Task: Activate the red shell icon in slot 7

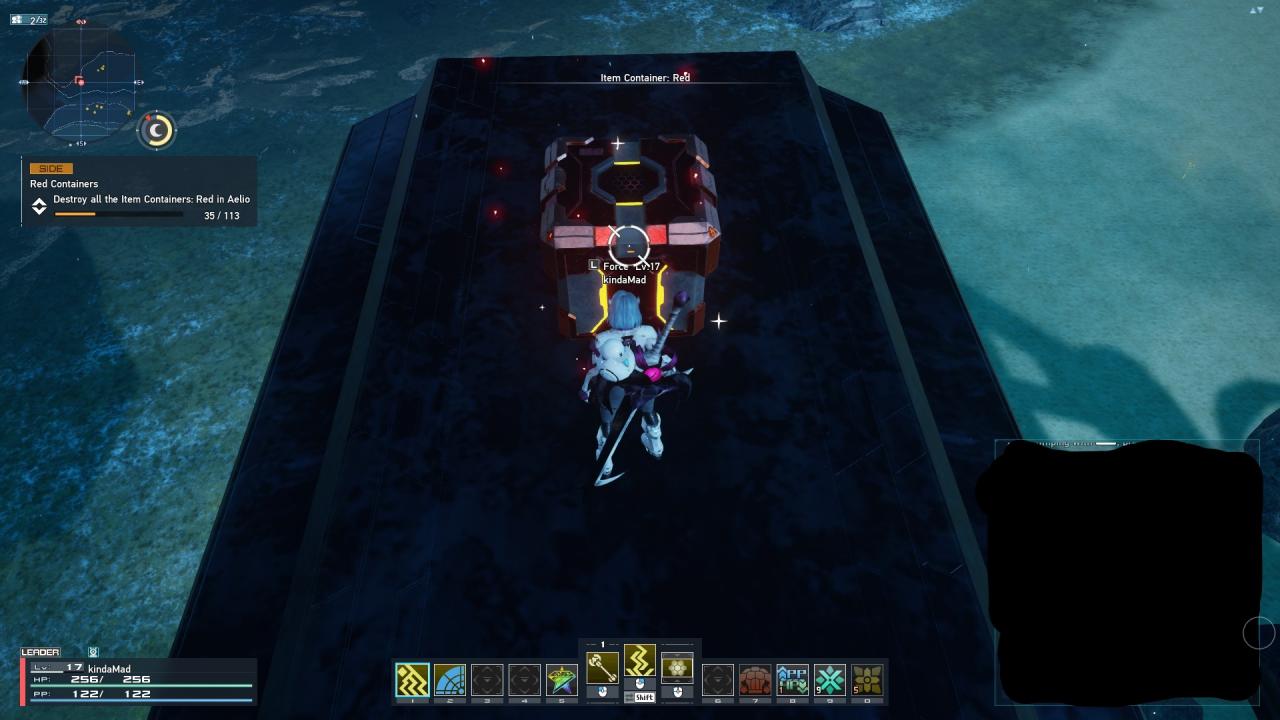Action: [755, 680]
